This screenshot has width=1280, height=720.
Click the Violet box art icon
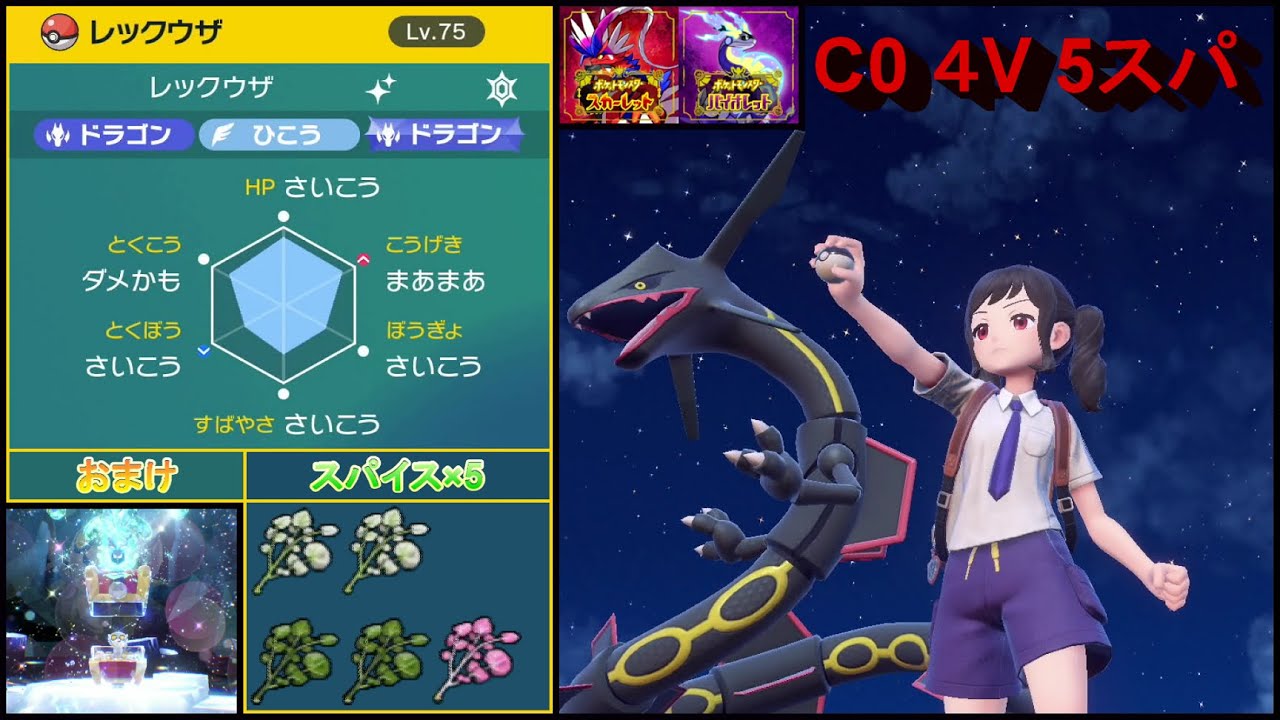(740, 62)
